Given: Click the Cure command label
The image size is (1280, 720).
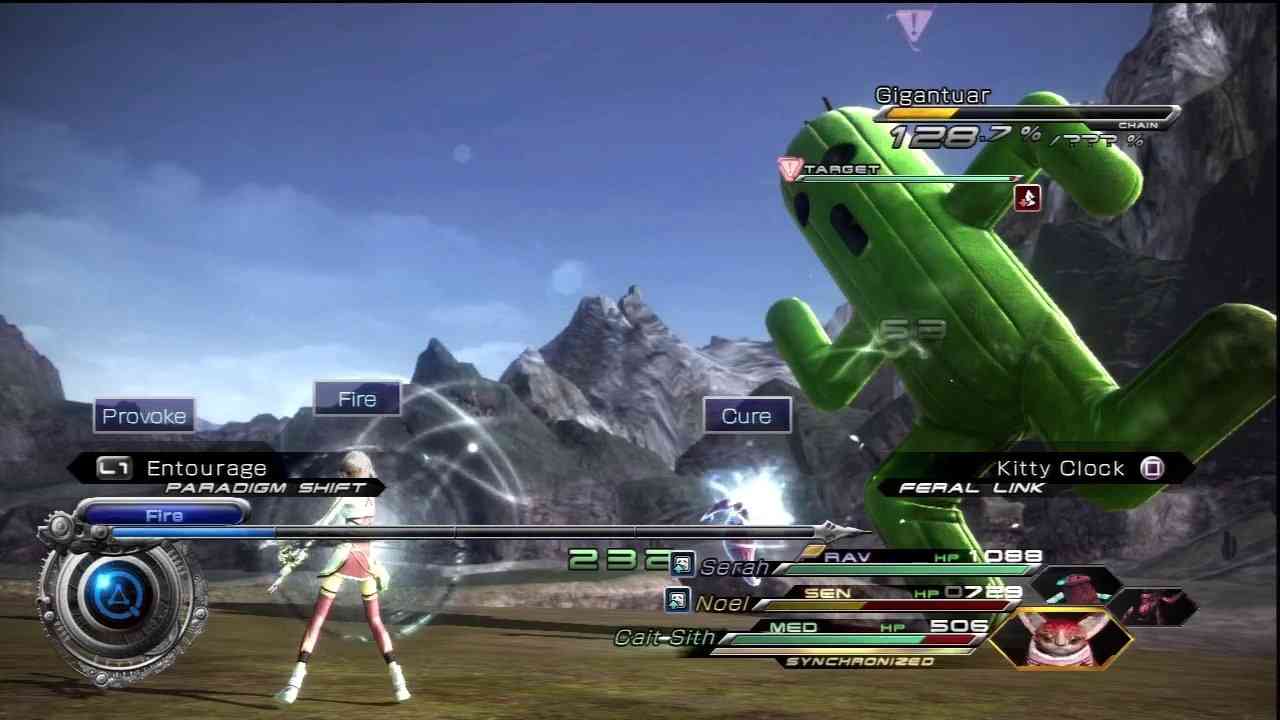Looking at the screenshot, I should [745, 416].
